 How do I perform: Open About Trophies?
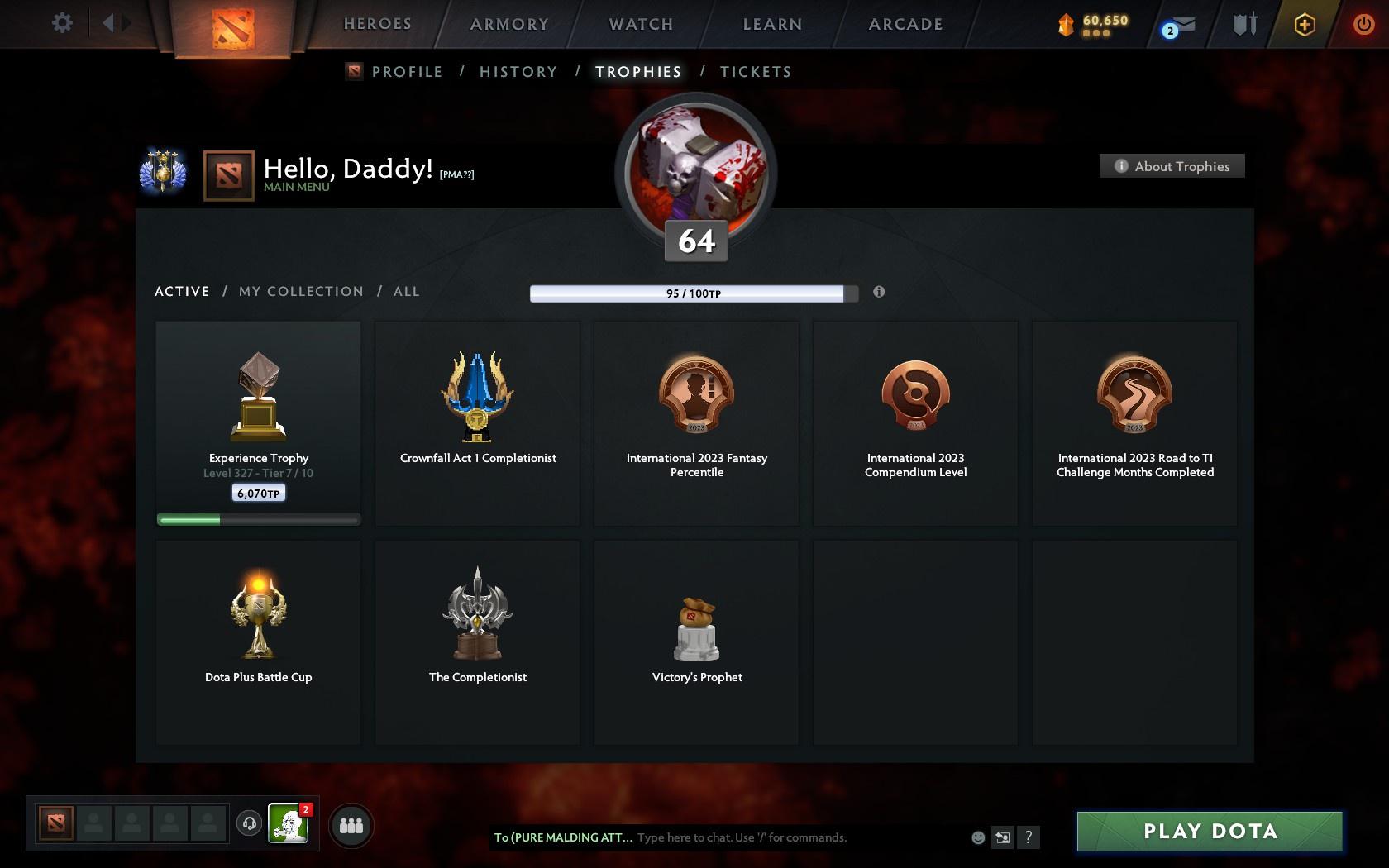pyautogui.click(x=1172, y=166)
